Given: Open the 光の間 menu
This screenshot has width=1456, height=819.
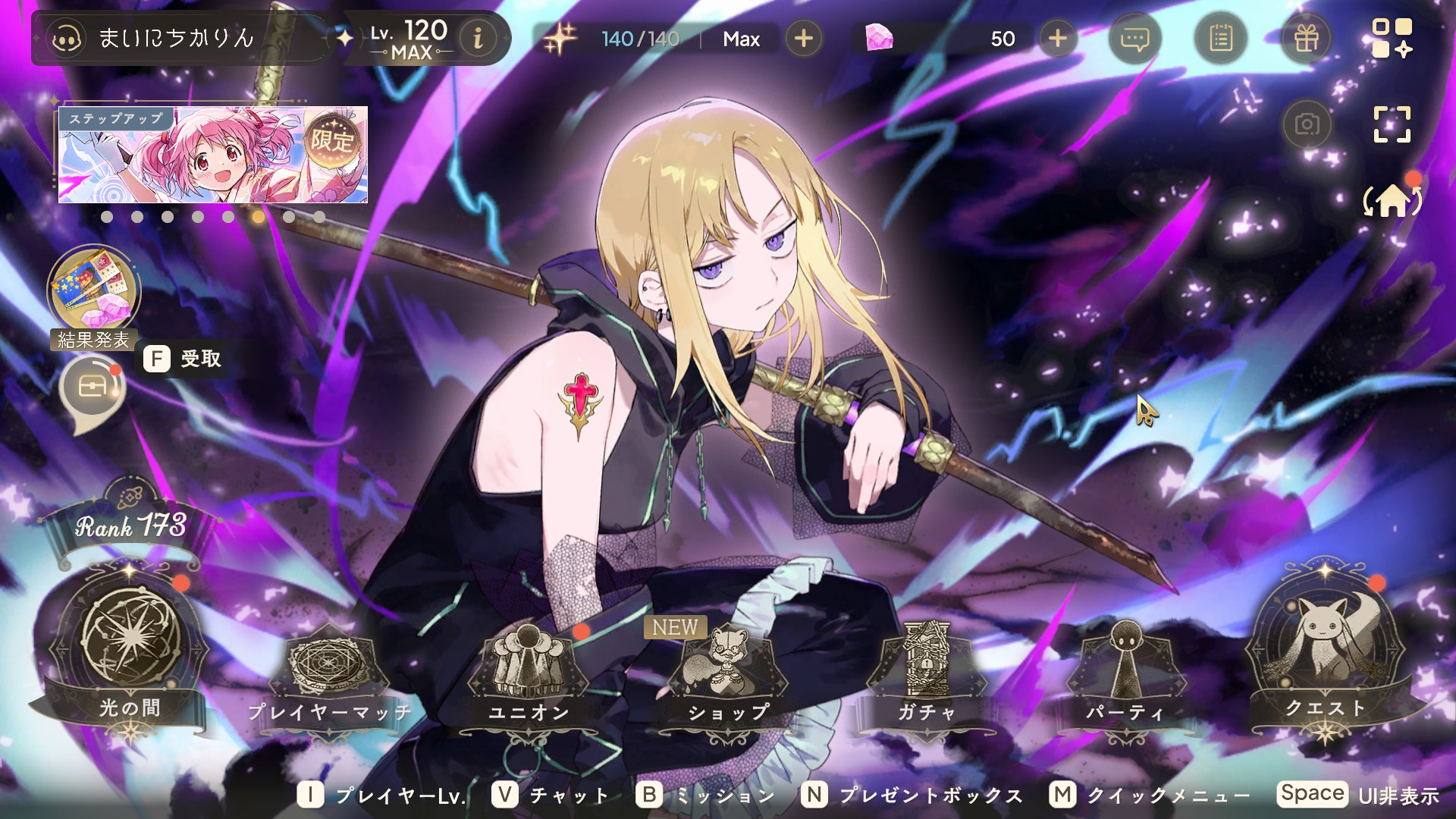Looking at the screenshot, I should [130, 645].
